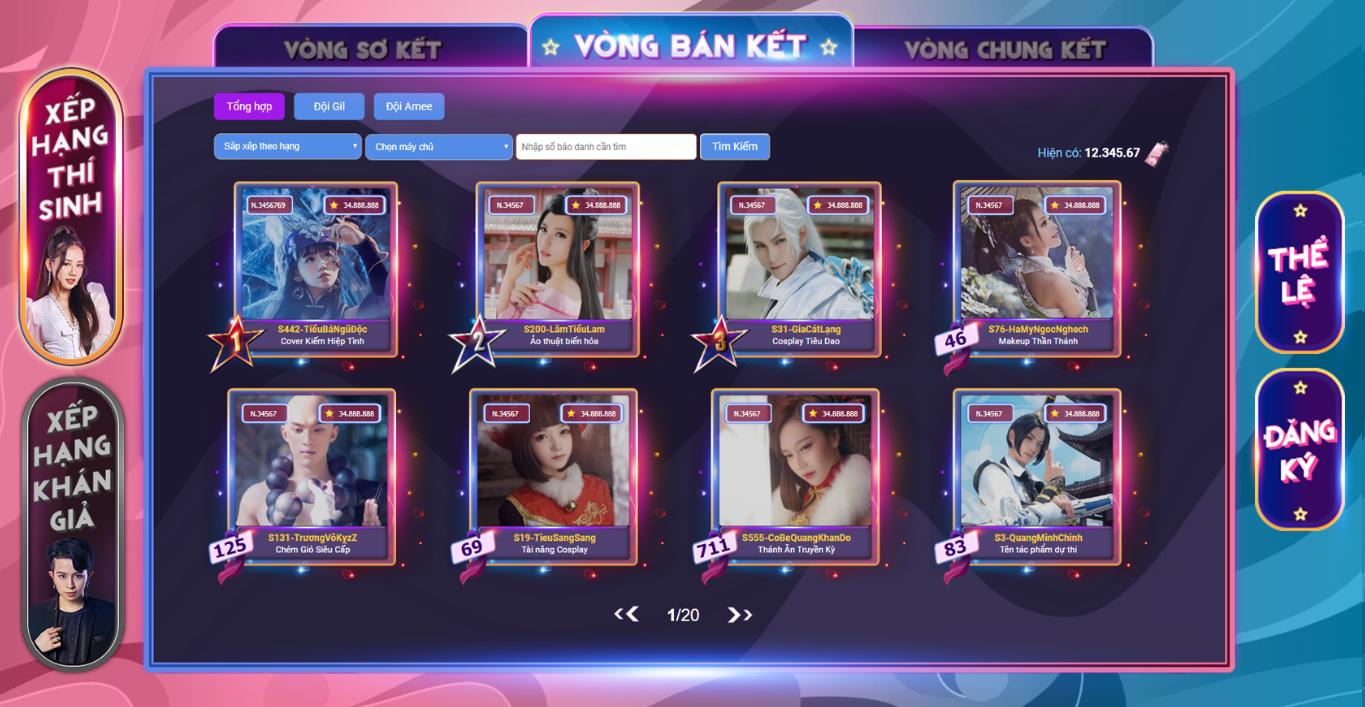Show the Tổng hợp filter
The image size is (1365, 707).
pyautogui.click(x=249, y=107)
